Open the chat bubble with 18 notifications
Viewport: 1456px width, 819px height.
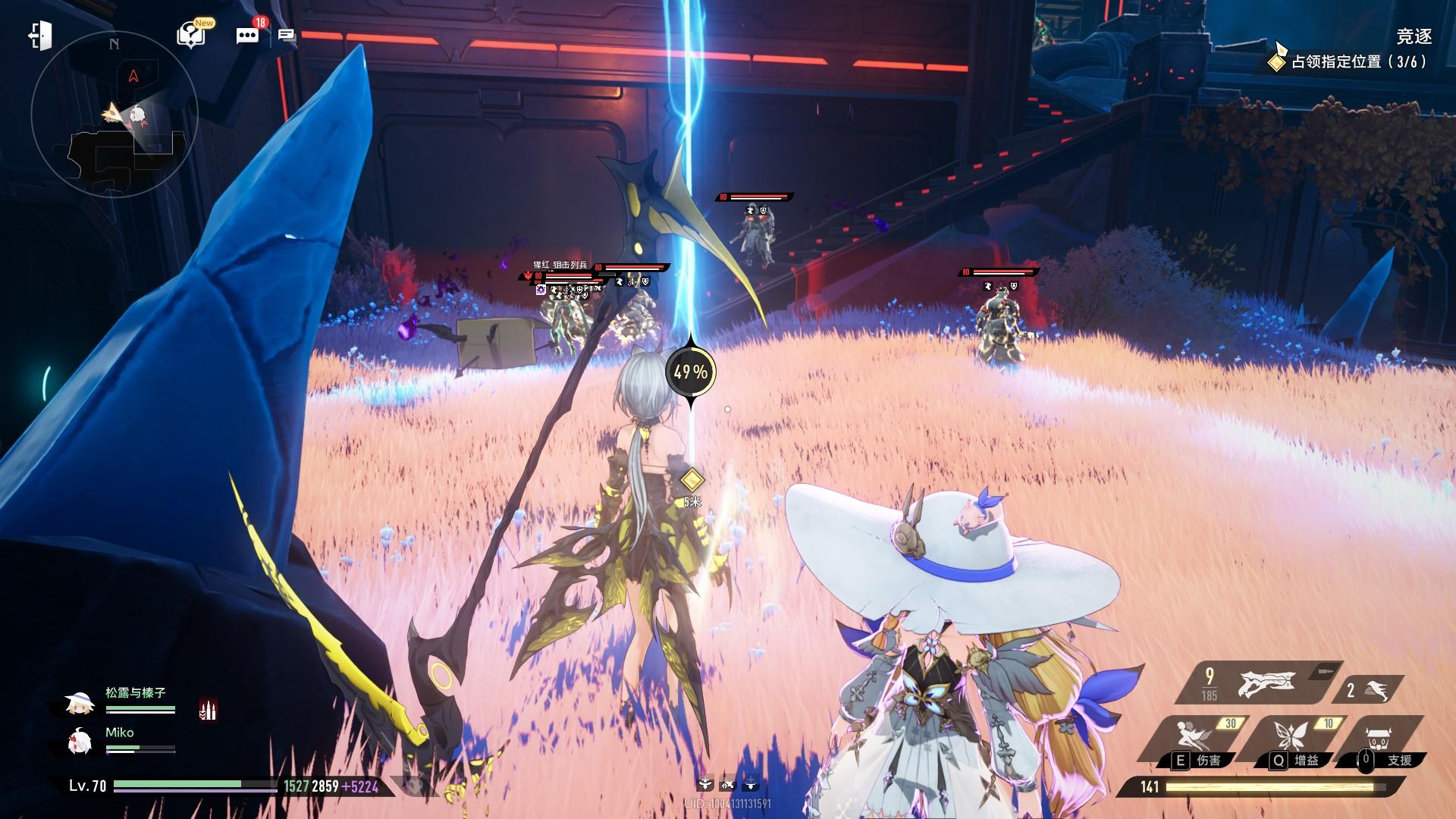248,35
